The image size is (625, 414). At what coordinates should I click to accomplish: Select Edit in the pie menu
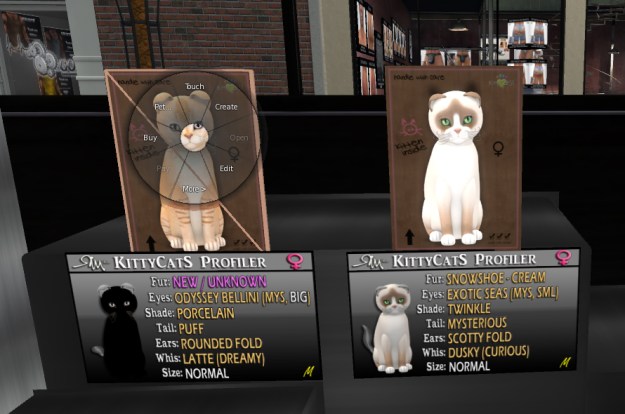(226, 168)
